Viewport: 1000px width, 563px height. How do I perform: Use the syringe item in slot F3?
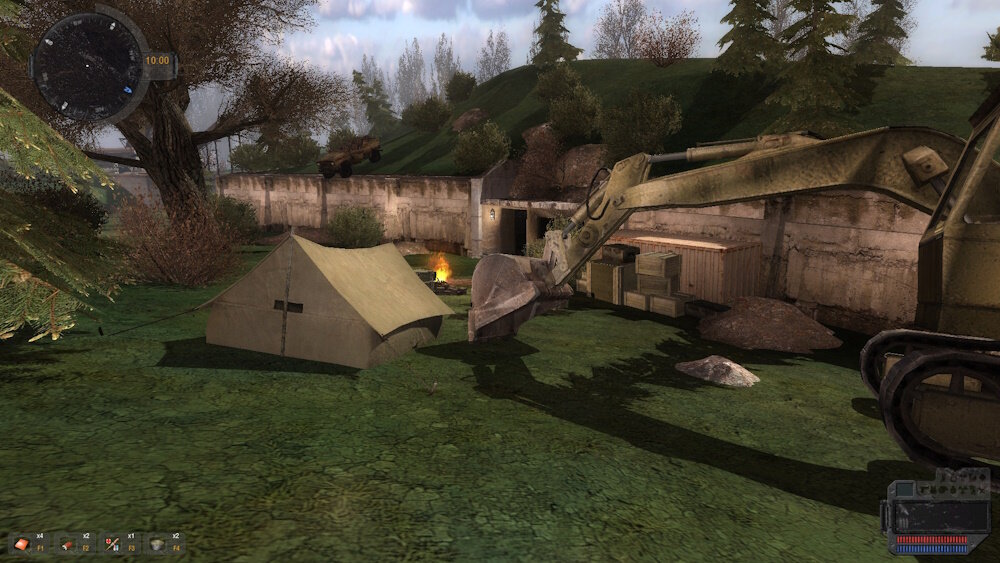112,543
